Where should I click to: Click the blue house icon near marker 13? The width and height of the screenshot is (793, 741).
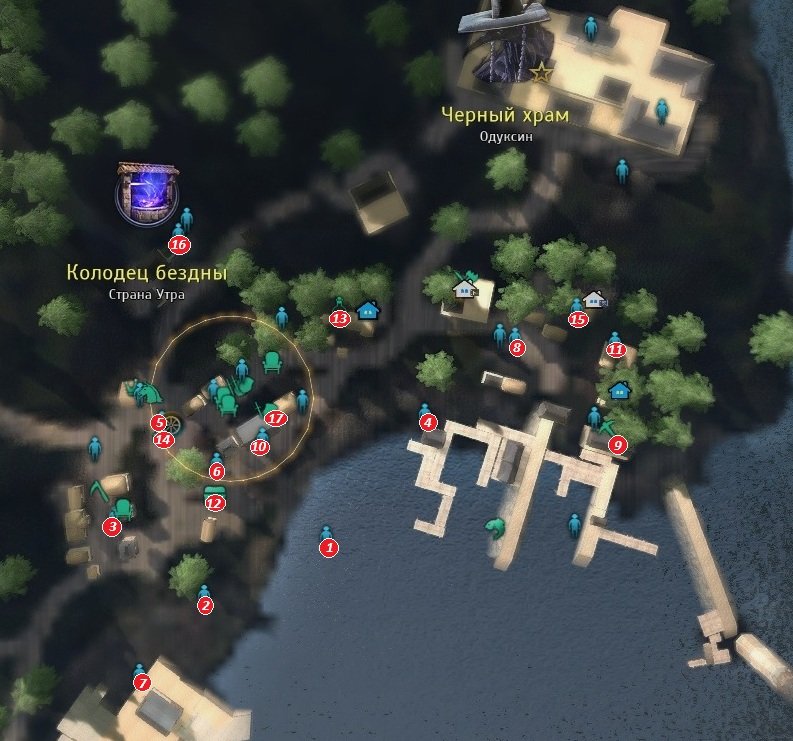pyautogui.click(x=368, y=309)
